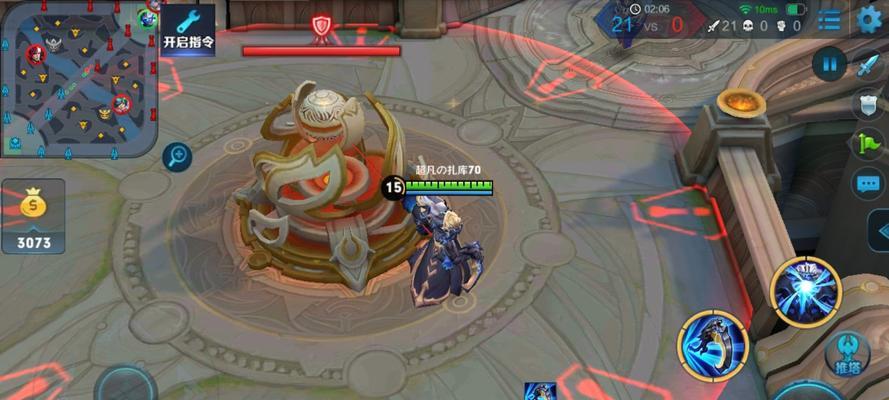
Task: Click the magnifier zoom button below minimap
Action: point(177,155)
